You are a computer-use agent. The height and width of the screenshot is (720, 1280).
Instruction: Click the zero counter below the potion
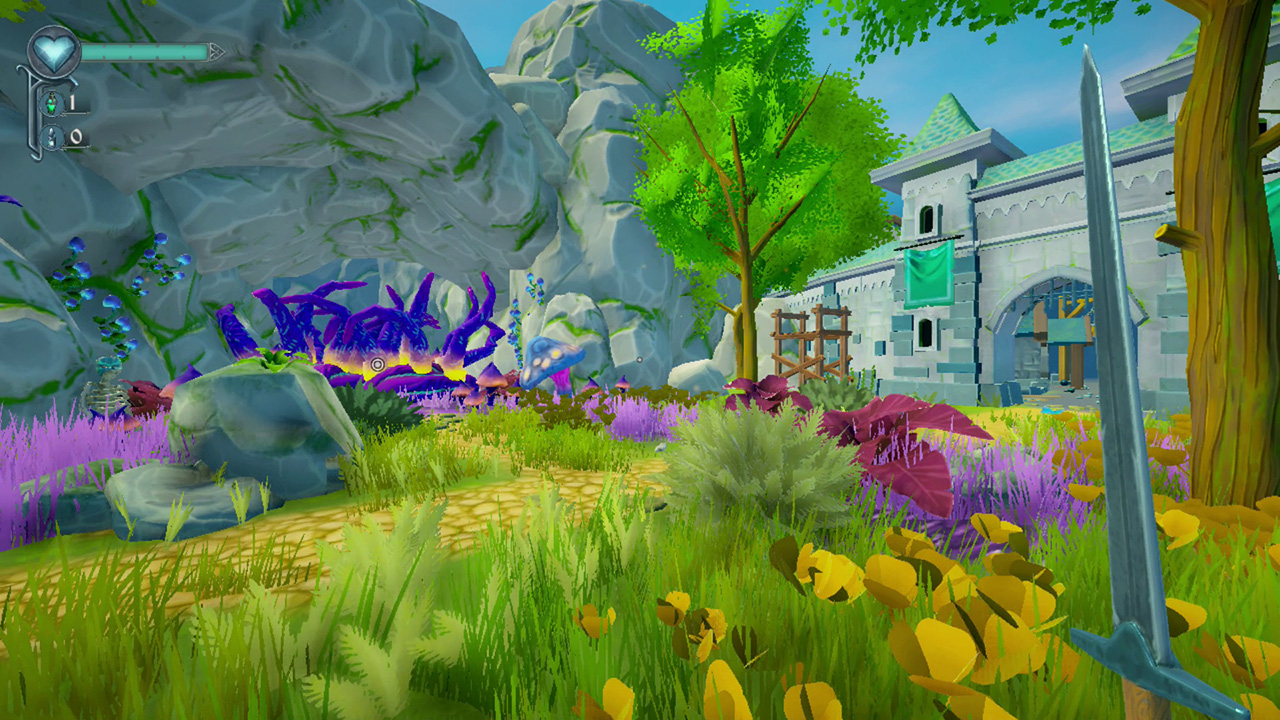[77, 135]
